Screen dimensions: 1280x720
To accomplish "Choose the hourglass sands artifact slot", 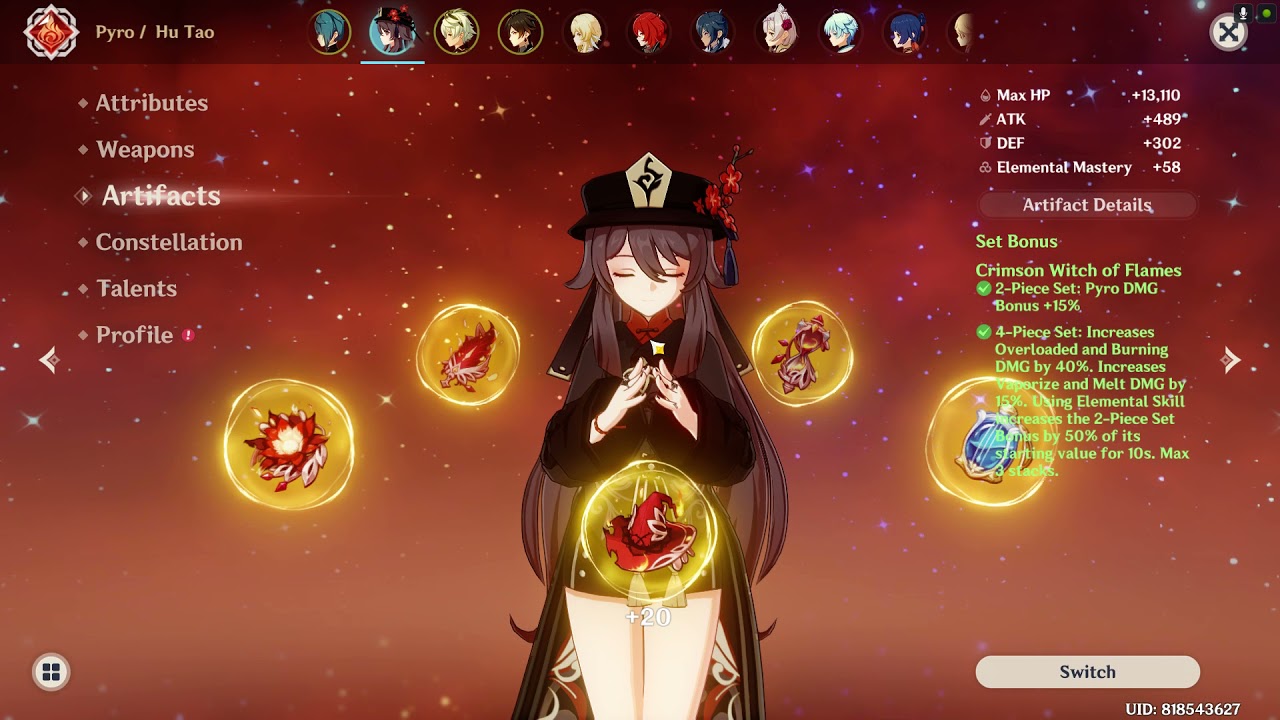I will coord(802,354).
